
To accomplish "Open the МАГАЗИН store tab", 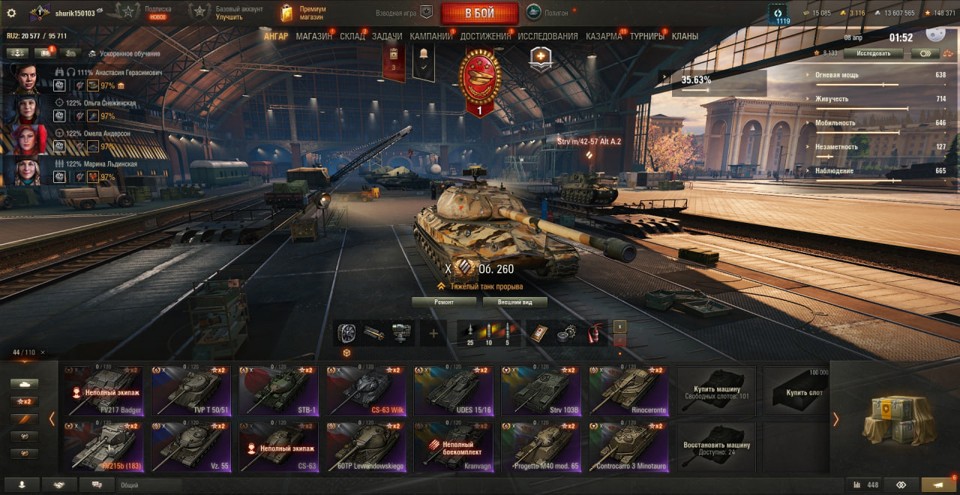I will coord(314,36).
